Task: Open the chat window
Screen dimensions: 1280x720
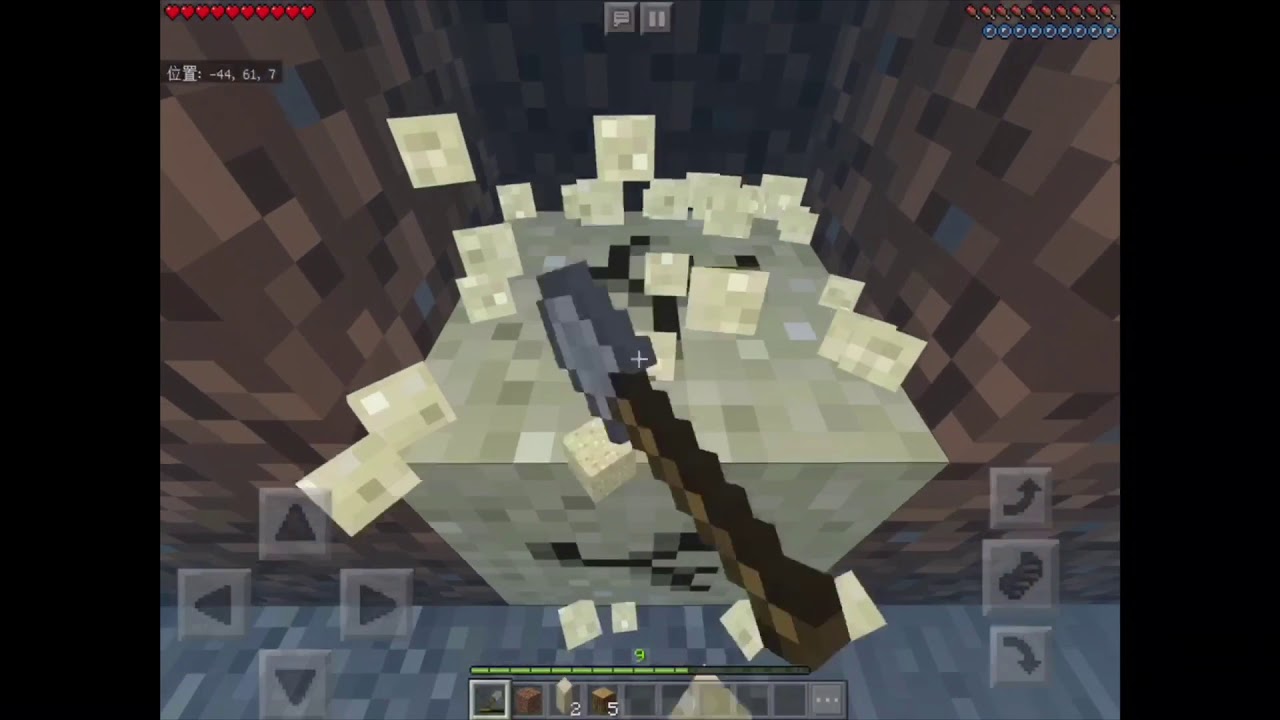Action: coord(621,18)
